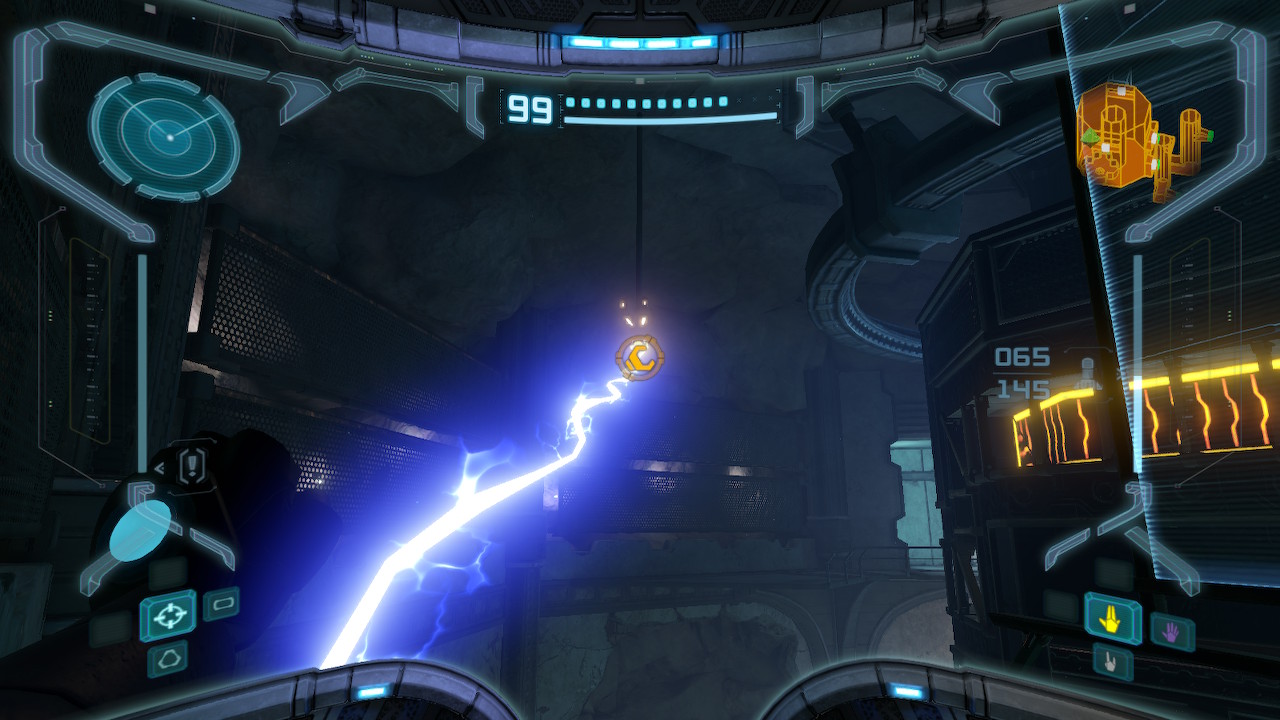Choose the white Ice Beam hand icon
The height and width of the screenshot is (720, 1280).
click(x=1112, y=661)
